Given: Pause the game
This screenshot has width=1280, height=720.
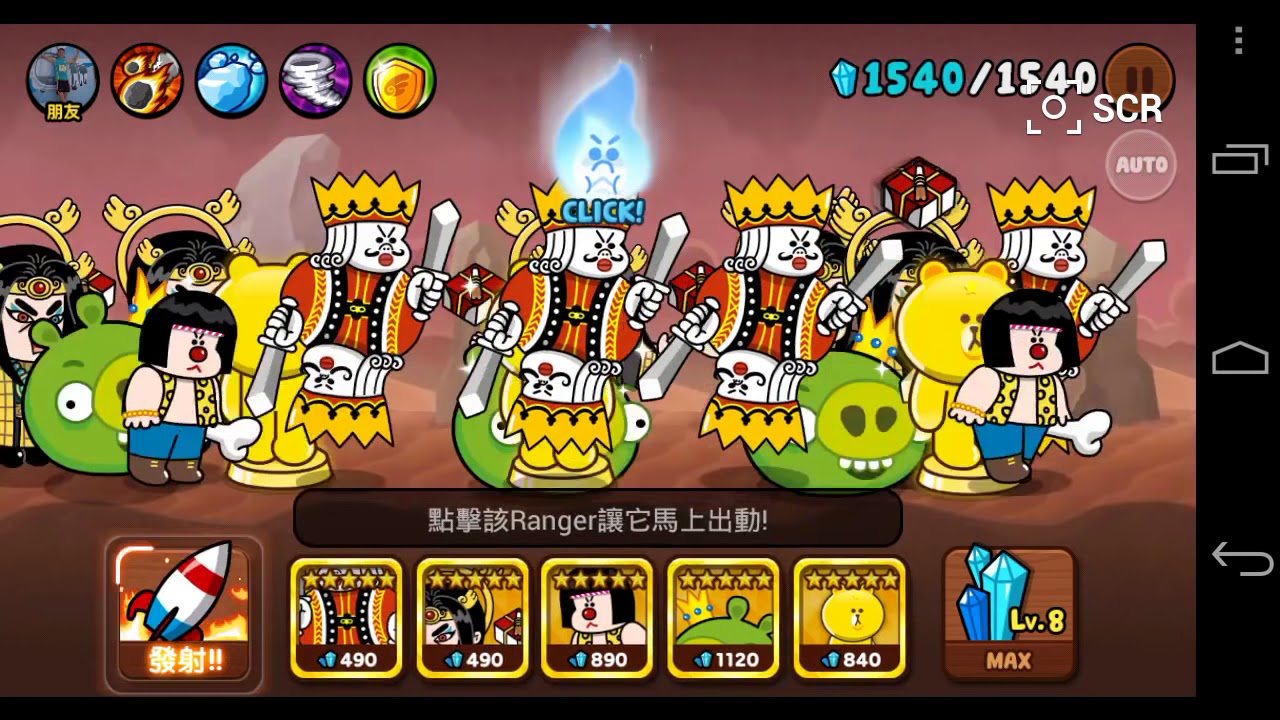Looking at the screenshot, I should tap(1140, 78).
